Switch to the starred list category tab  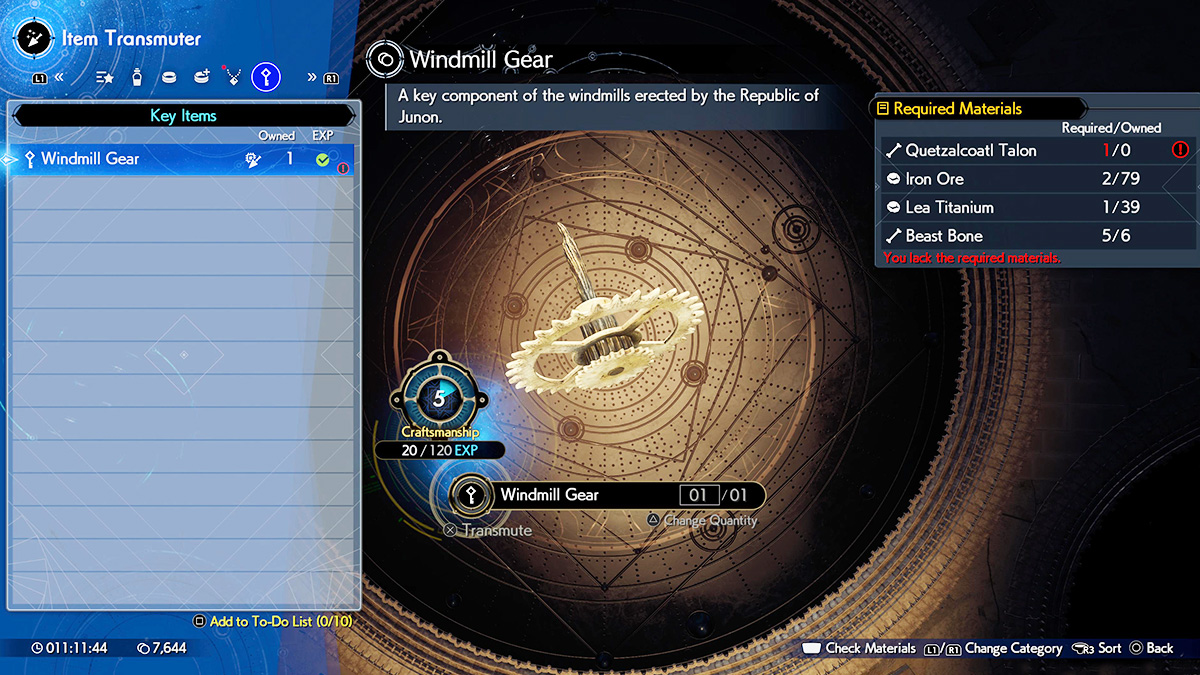[x=104, y=76]
